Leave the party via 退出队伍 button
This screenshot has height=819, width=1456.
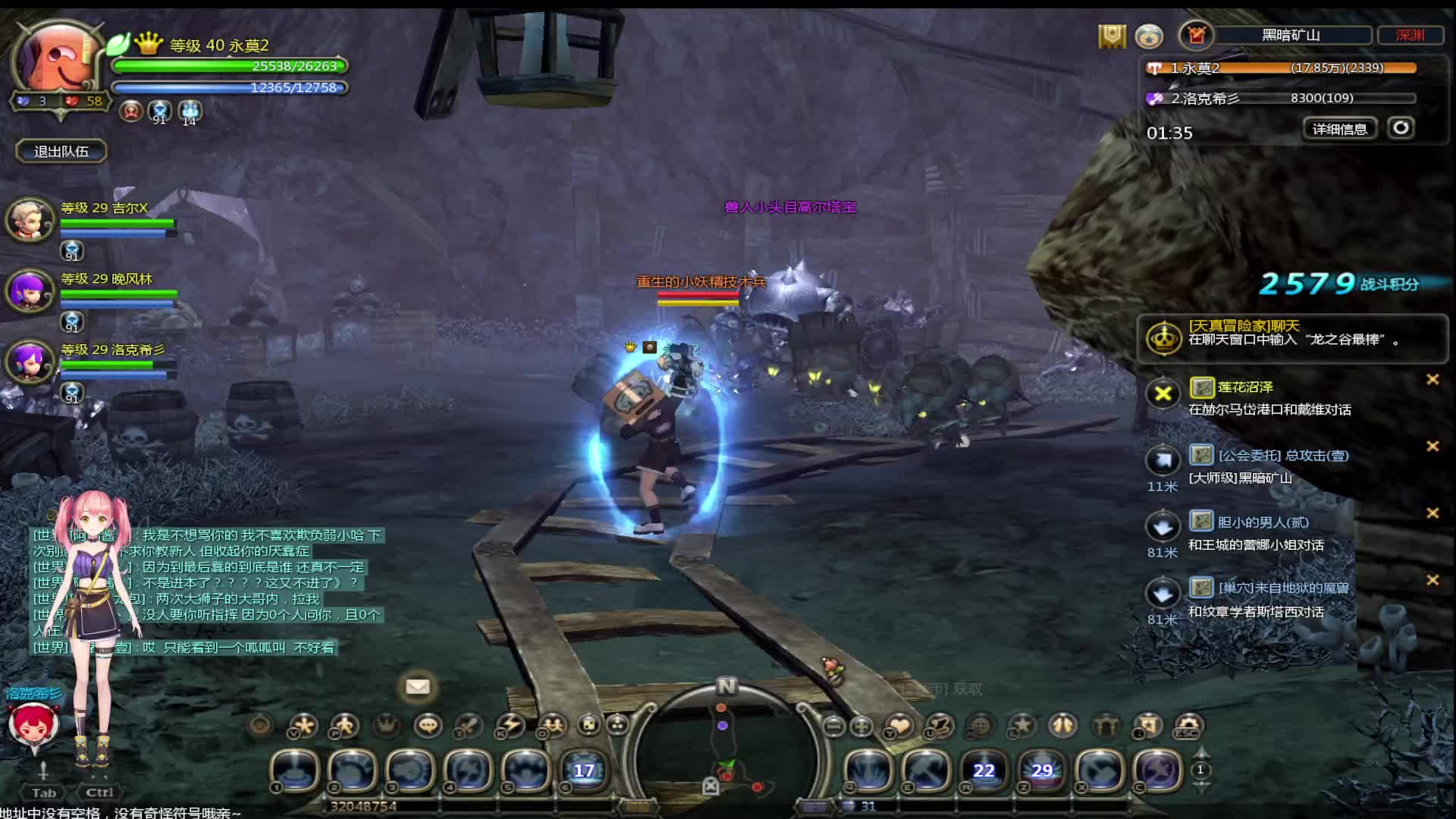pos(61,152)
